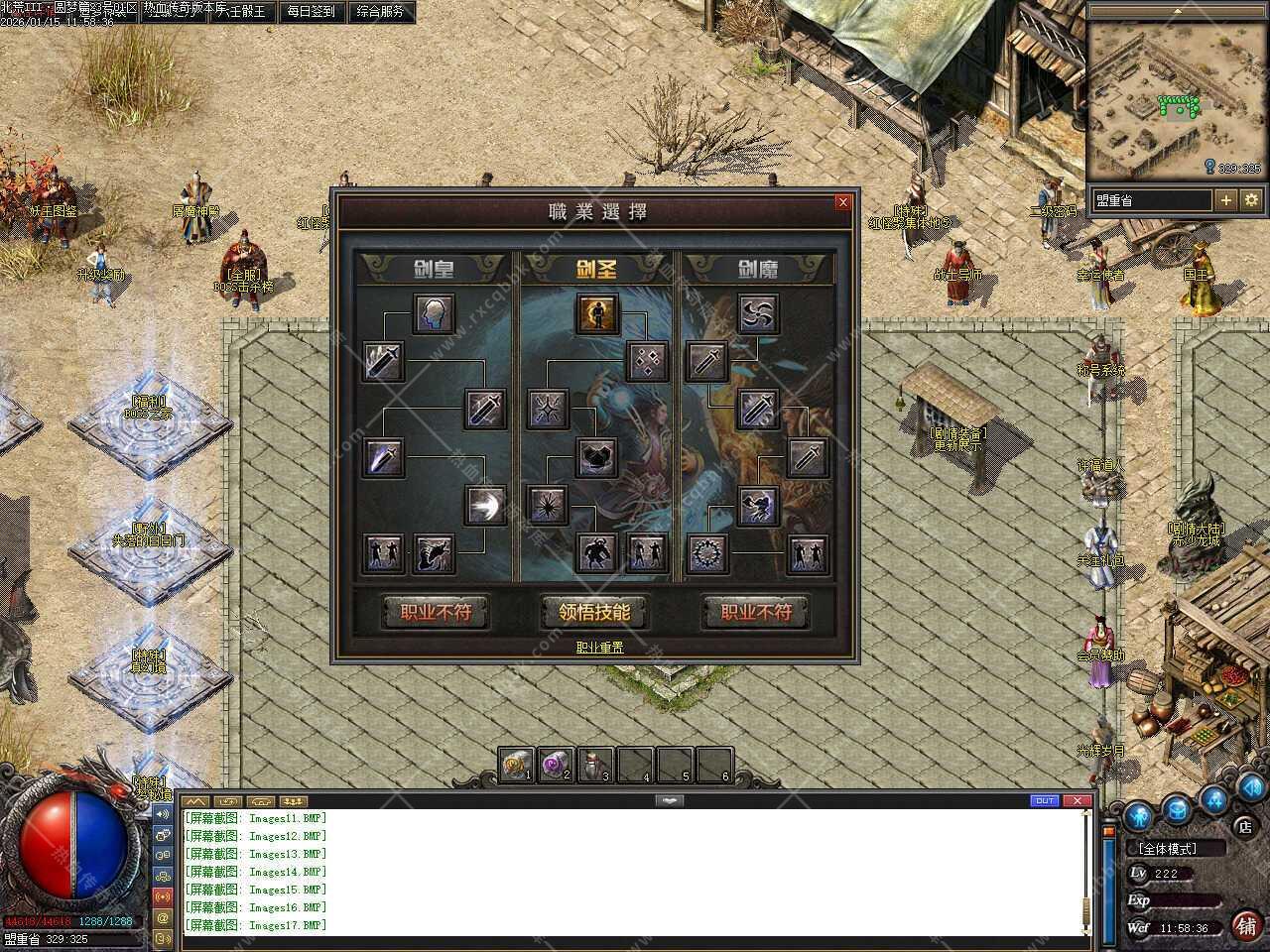Screen dimensions: 1270x952
Task: Click the 职业重置 class reset link
Action: (x=599, y=648)
